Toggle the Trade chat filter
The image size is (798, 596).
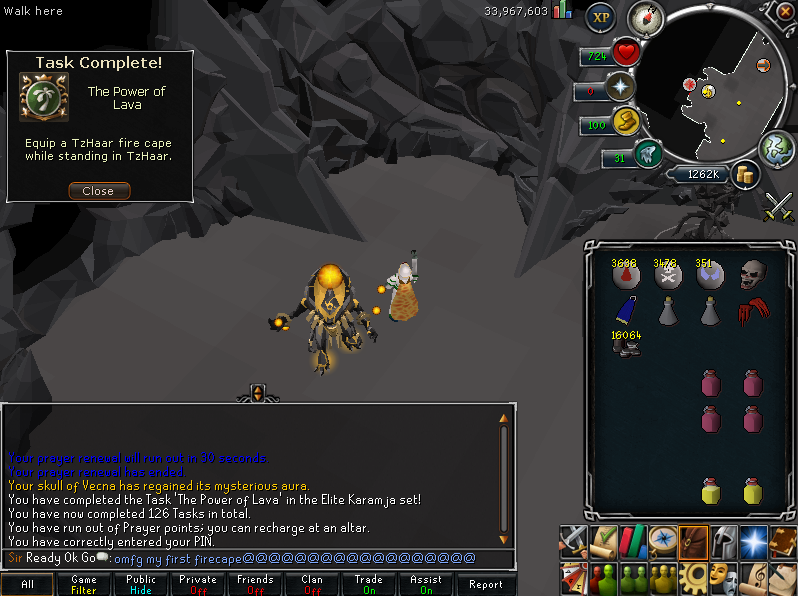[x=369, y=584]
